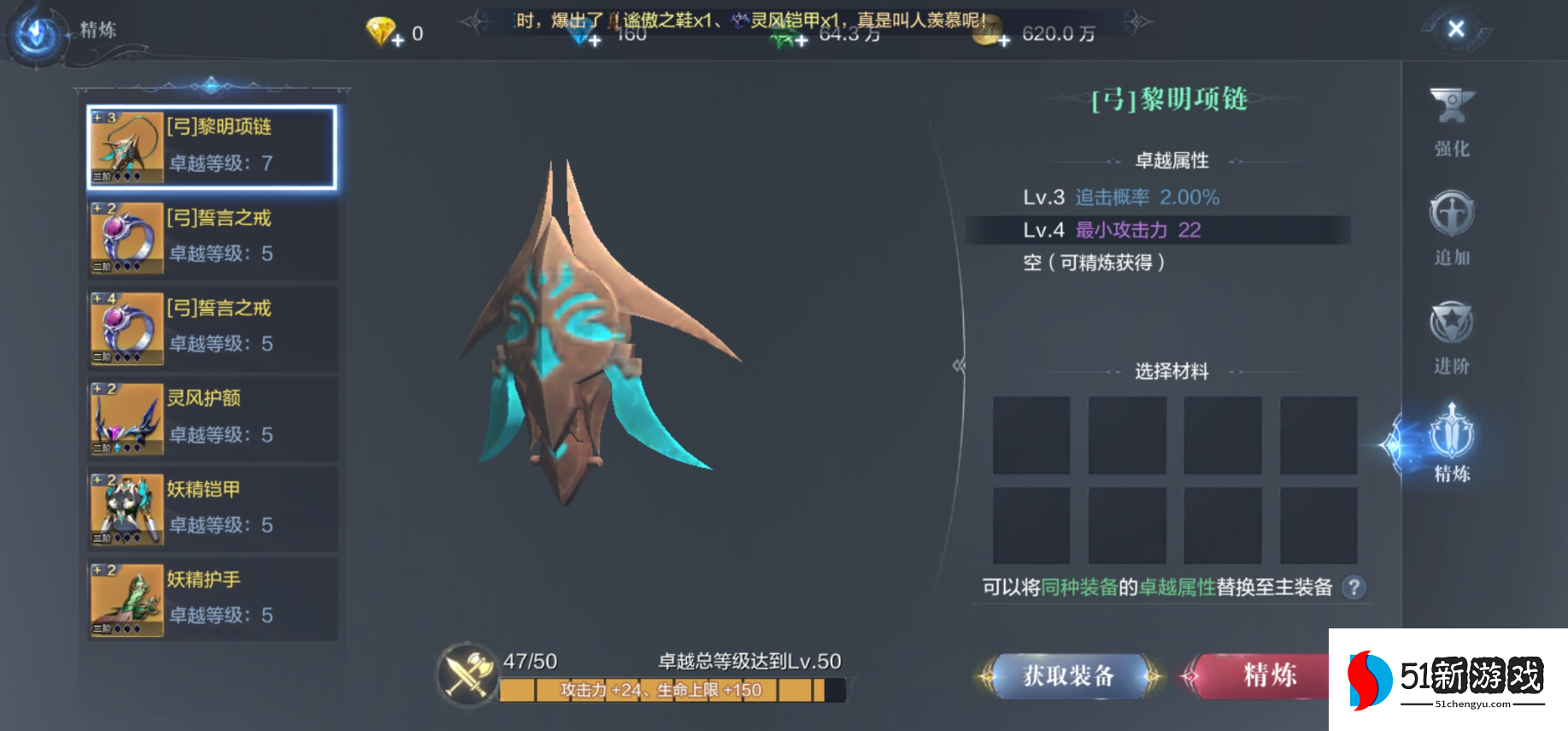Start refining with the red 精炼 button
The image size is (1568, 731).
coord(1269,676)
